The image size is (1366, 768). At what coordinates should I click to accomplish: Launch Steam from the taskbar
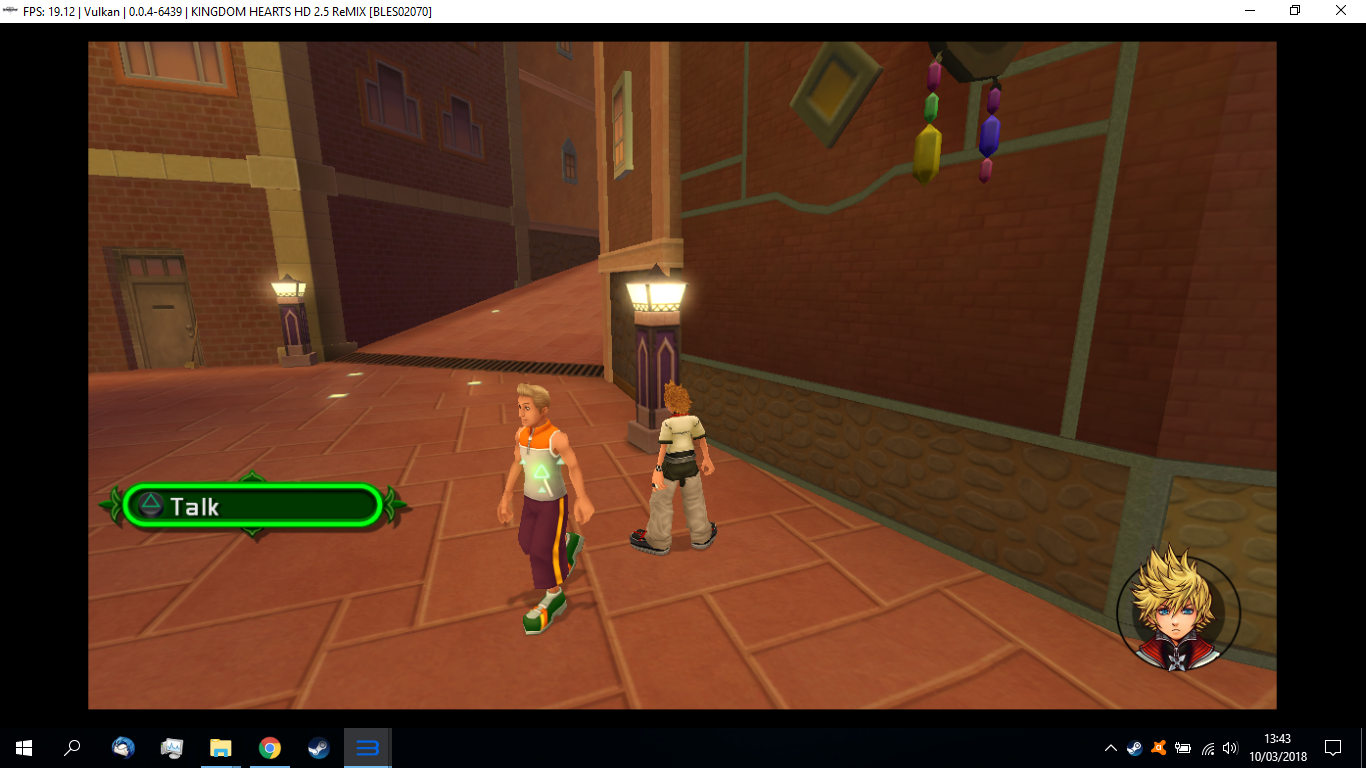319,748
